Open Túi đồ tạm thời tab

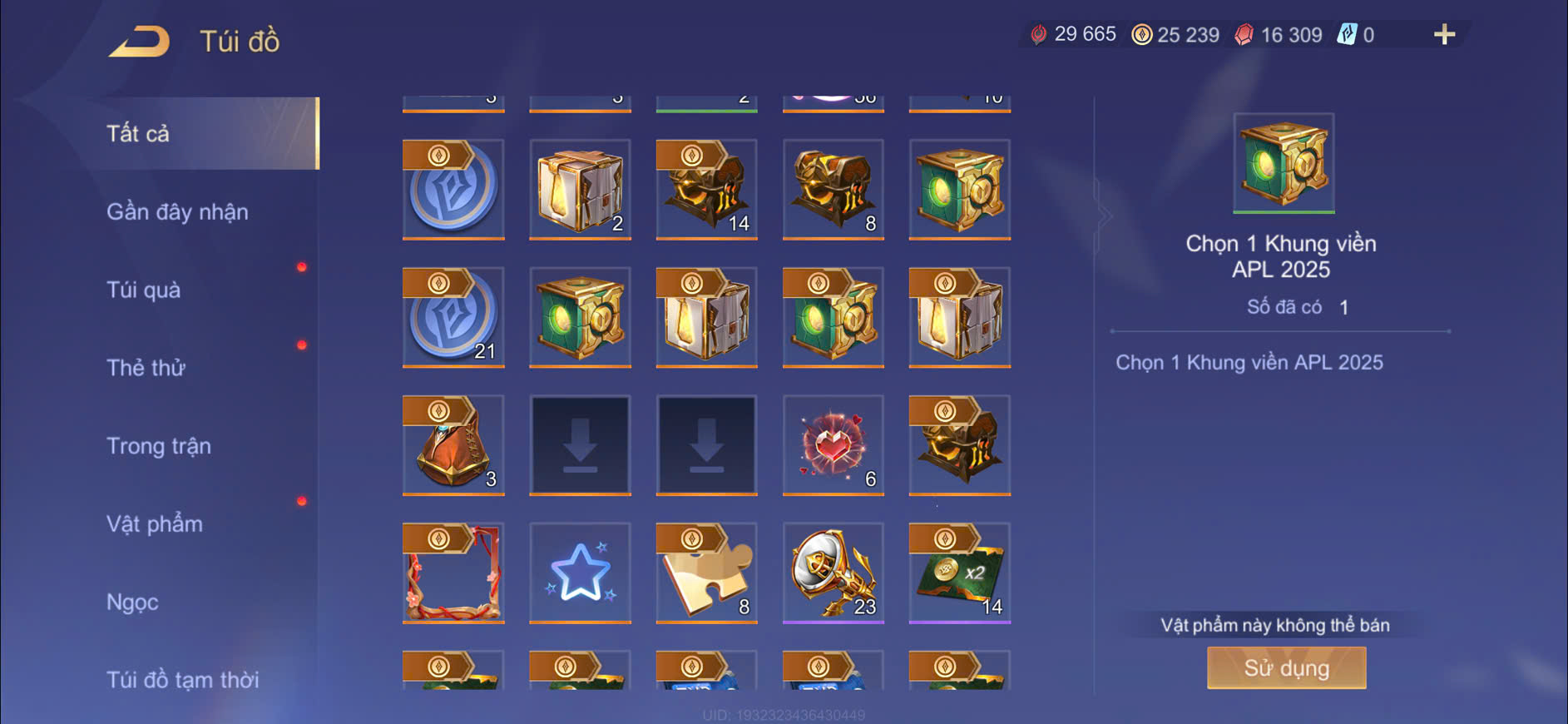[182, 679]
